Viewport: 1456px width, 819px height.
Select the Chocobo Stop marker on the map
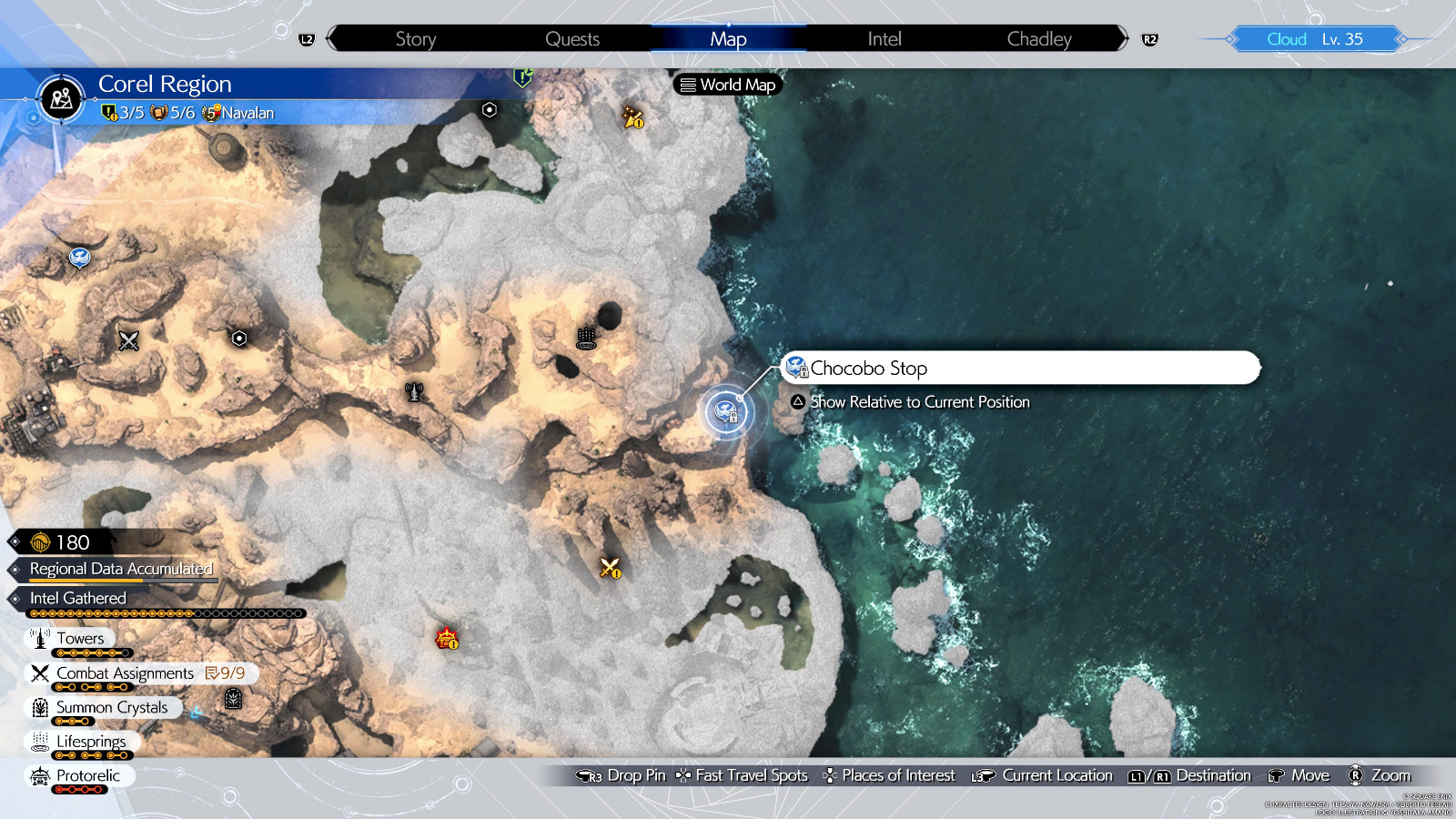click(727, 412)
